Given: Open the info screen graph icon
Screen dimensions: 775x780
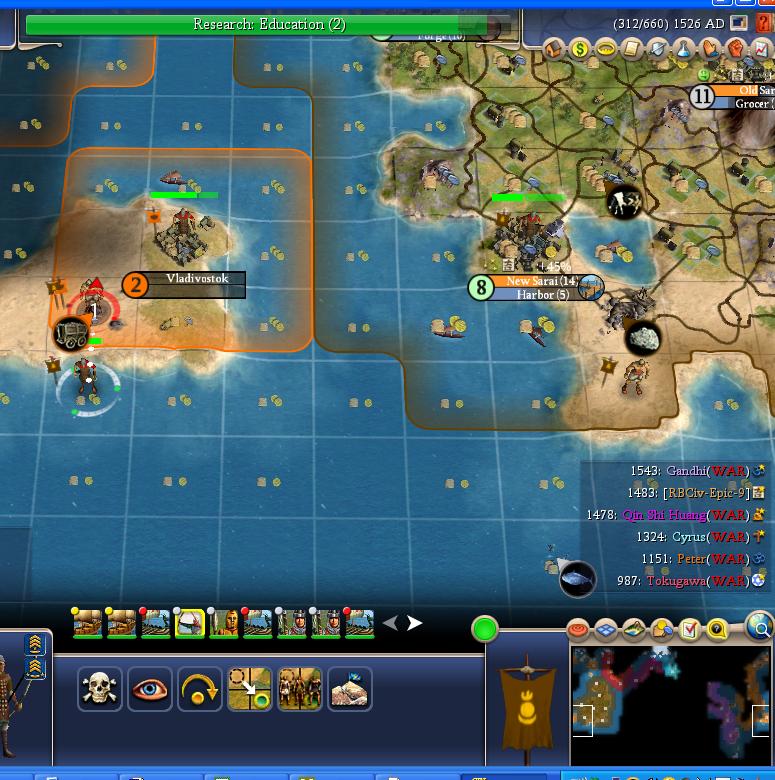Looking at the screenshot, I should pyautogui.click(x=761, y=48).
